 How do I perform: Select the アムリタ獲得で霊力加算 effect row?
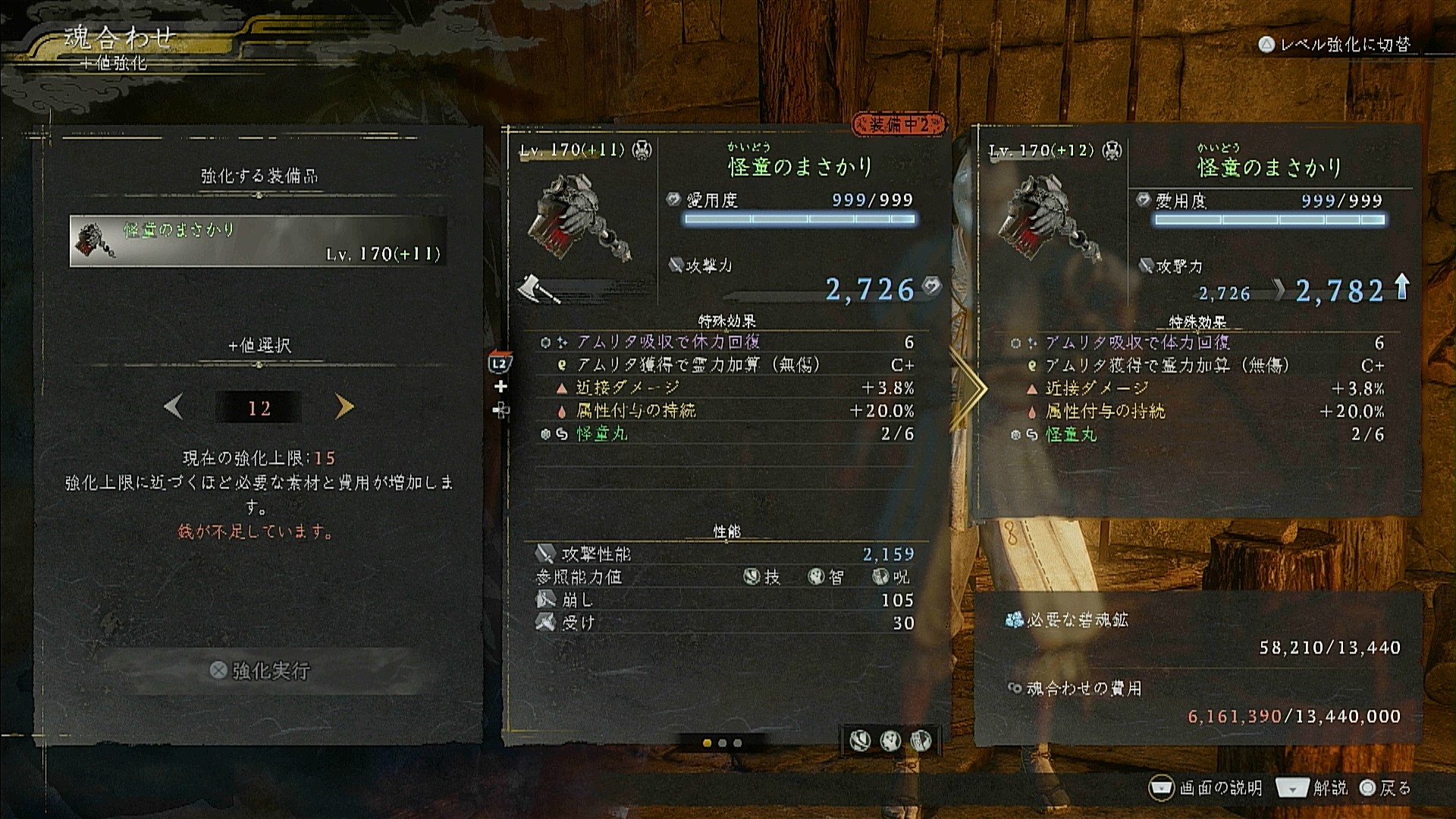point(726,365)
